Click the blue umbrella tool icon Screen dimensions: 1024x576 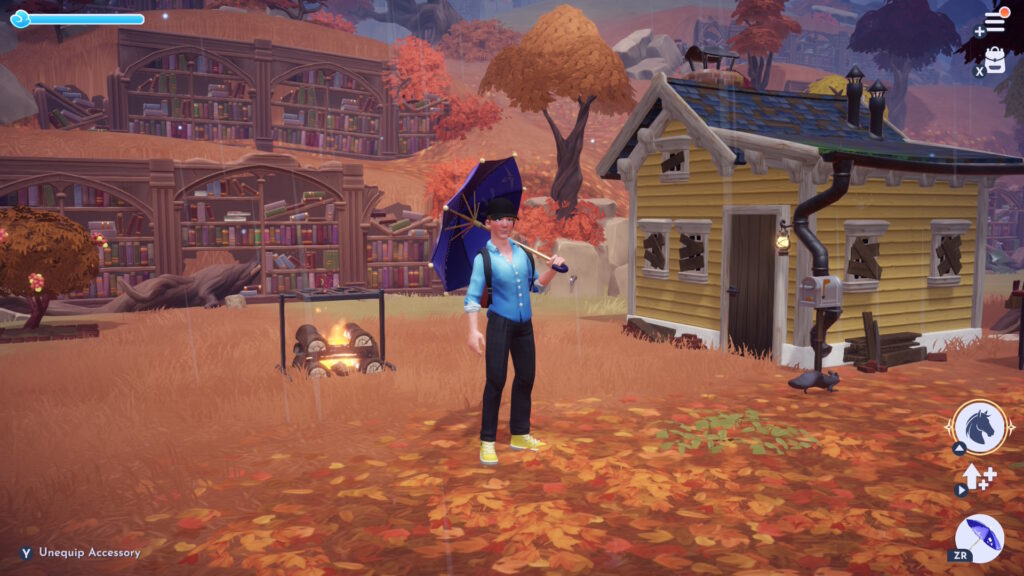click(979, 538)
